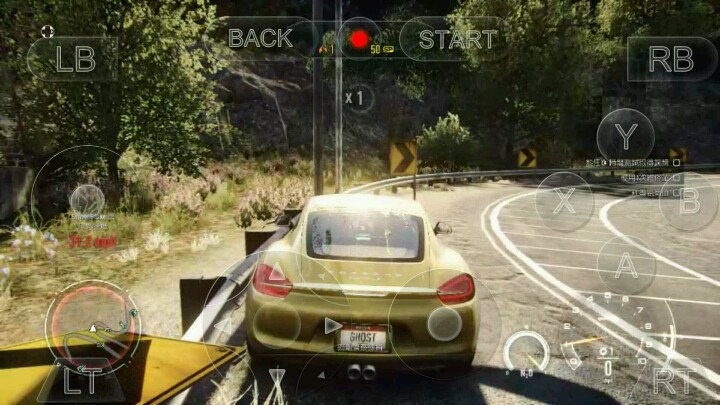Click the circular road minimap
This screenshot has height=405, width=720.
[92, 326]
